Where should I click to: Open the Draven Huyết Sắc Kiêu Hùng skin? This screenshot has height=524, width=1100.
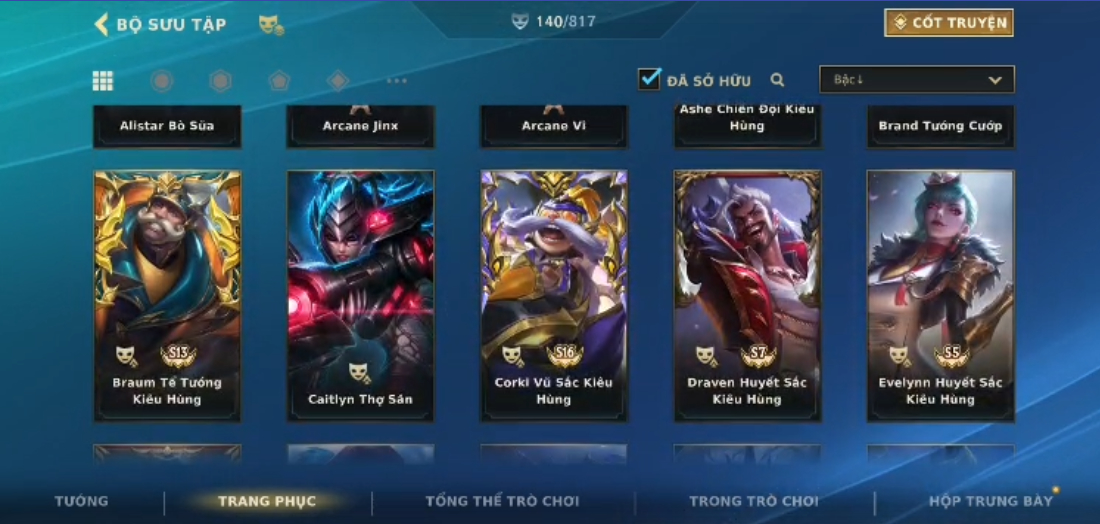coord(747,295)
